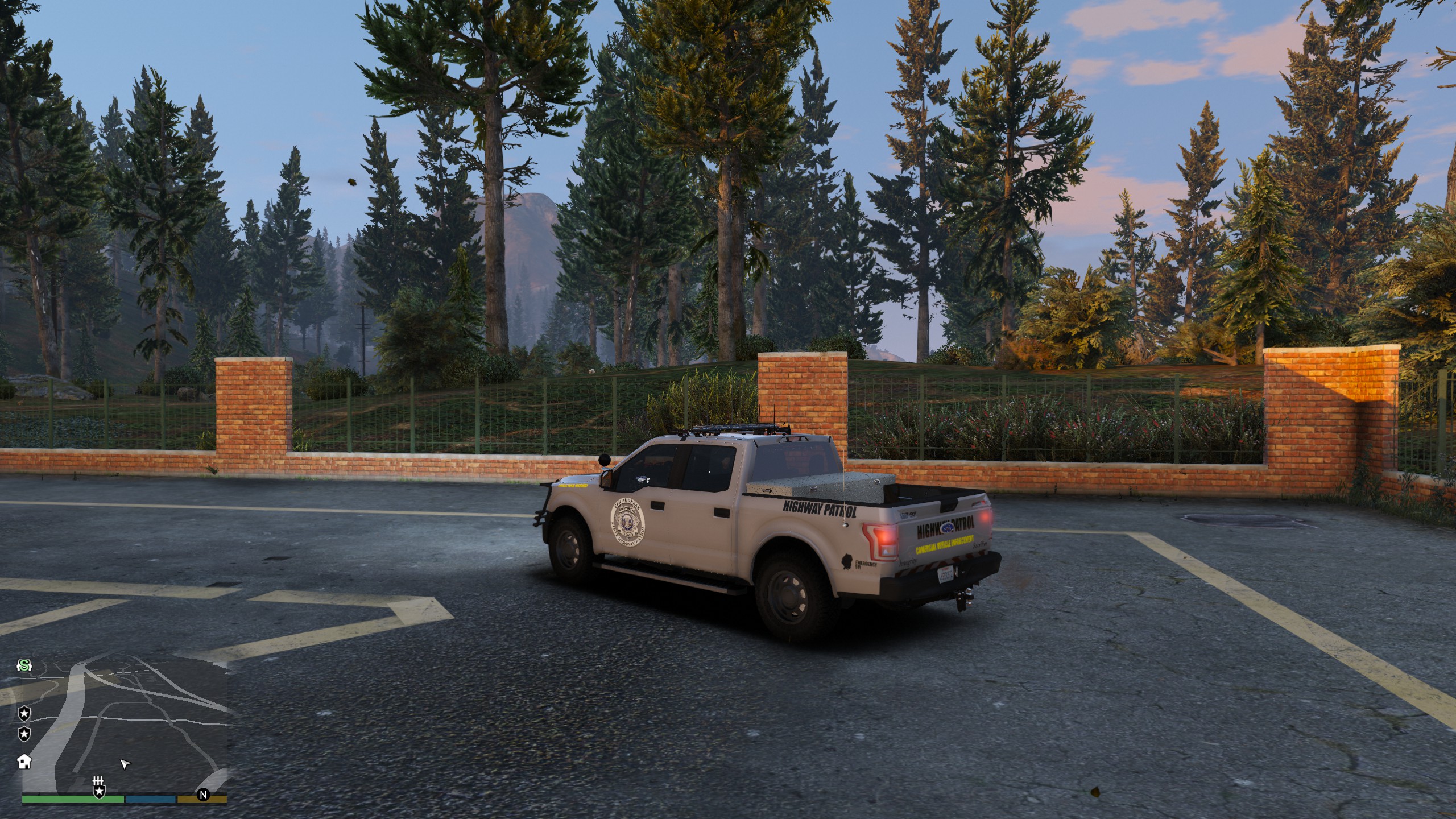Select the white player arrow on minimap

pos(125,764)
